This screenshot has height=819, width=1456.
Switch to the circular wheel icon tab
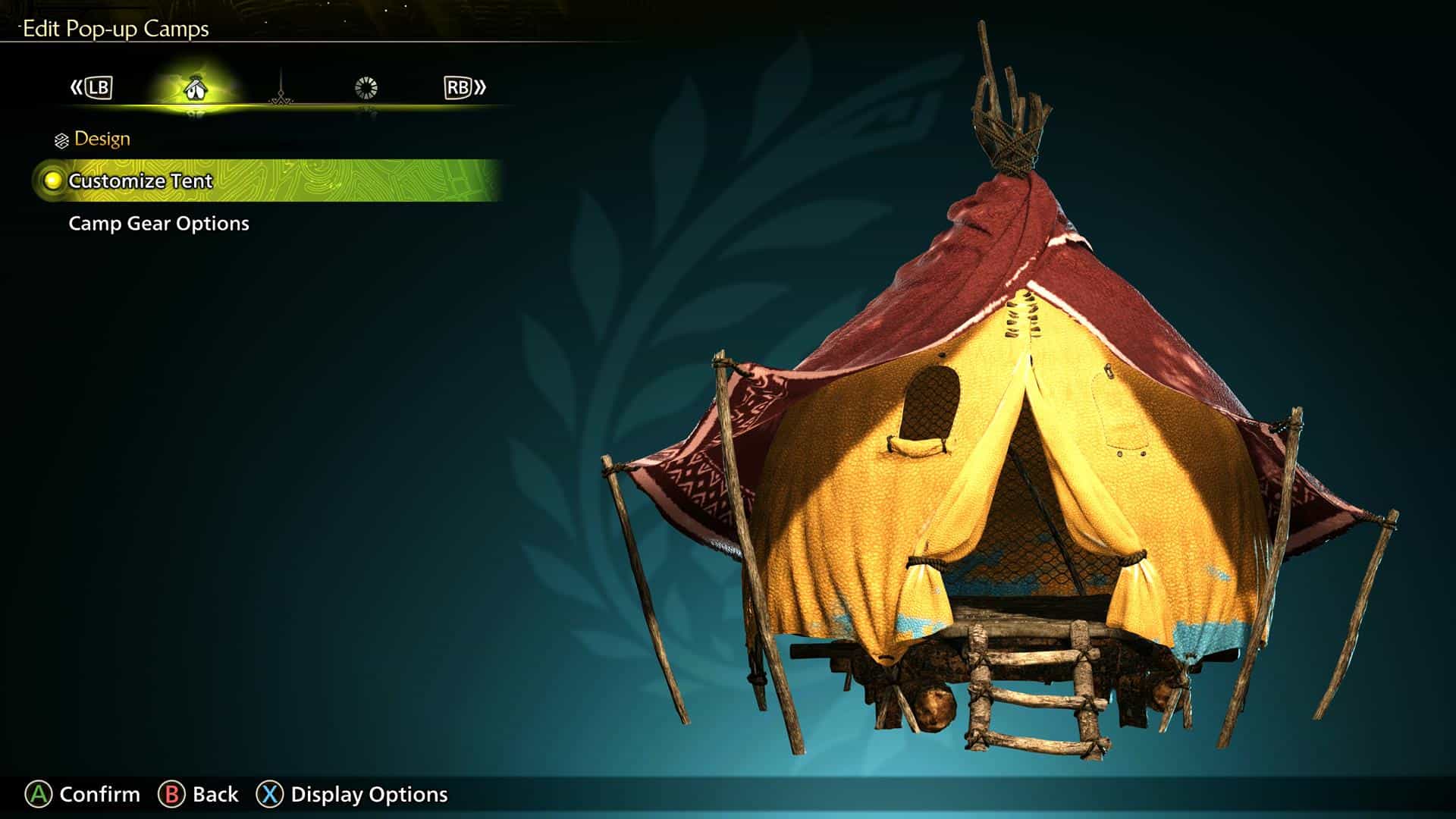pyautogui.click(x=366, y=88)
